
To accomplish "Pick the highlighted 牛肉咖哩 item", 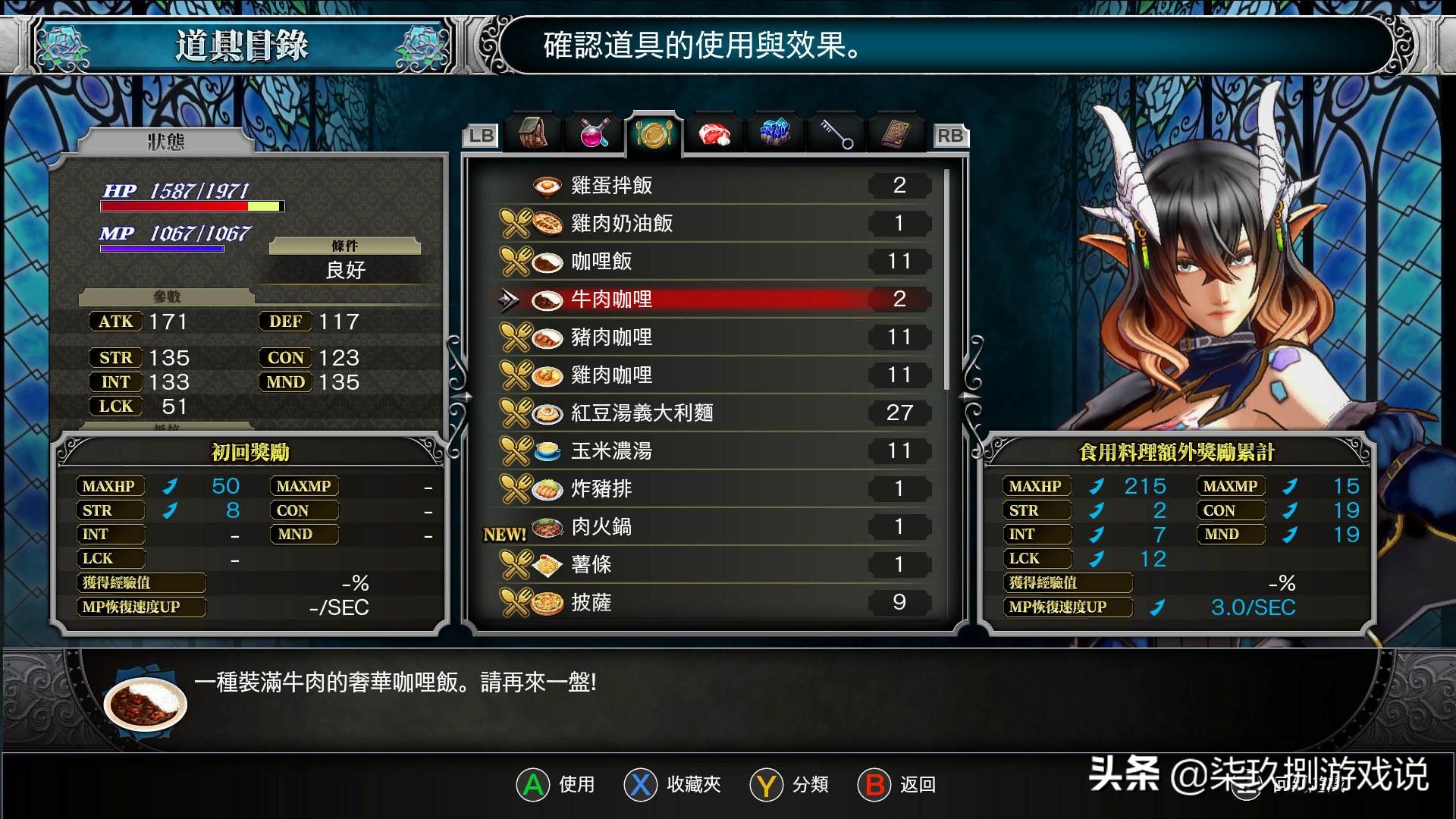I will tap(713, 299).
